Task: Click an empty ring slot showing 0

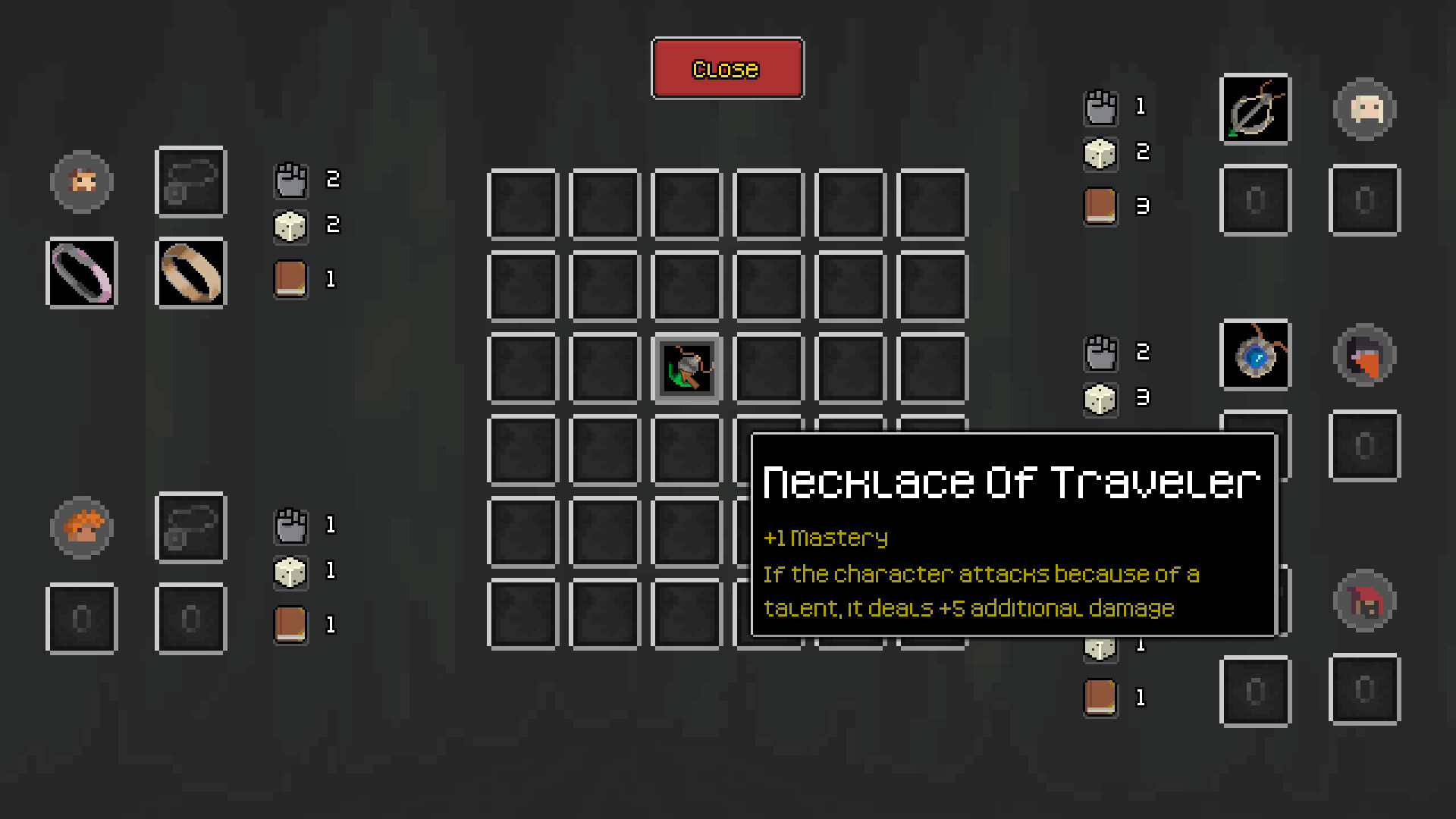Action: [x=81, y=617]
